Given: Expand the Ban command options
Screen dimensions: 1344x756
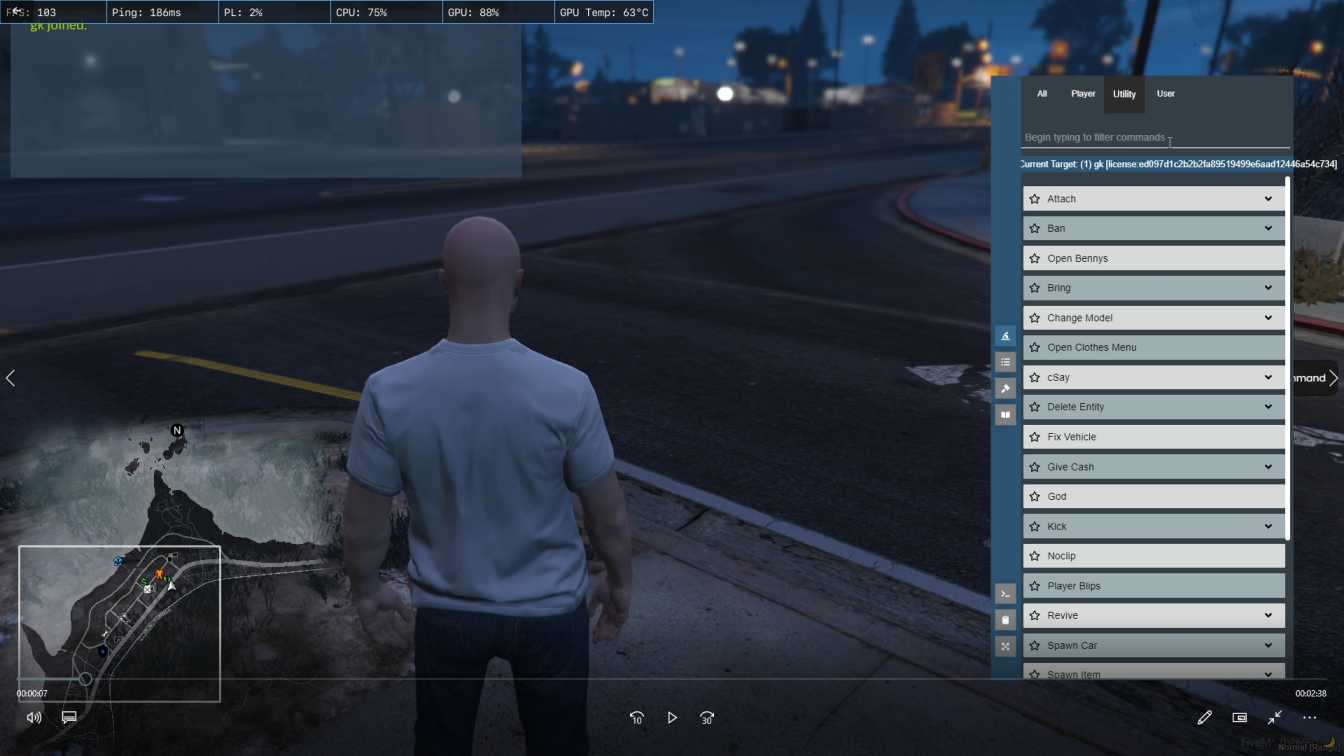Looking at the screenshot, I should pyautogui.click(x=1268, y=229).
